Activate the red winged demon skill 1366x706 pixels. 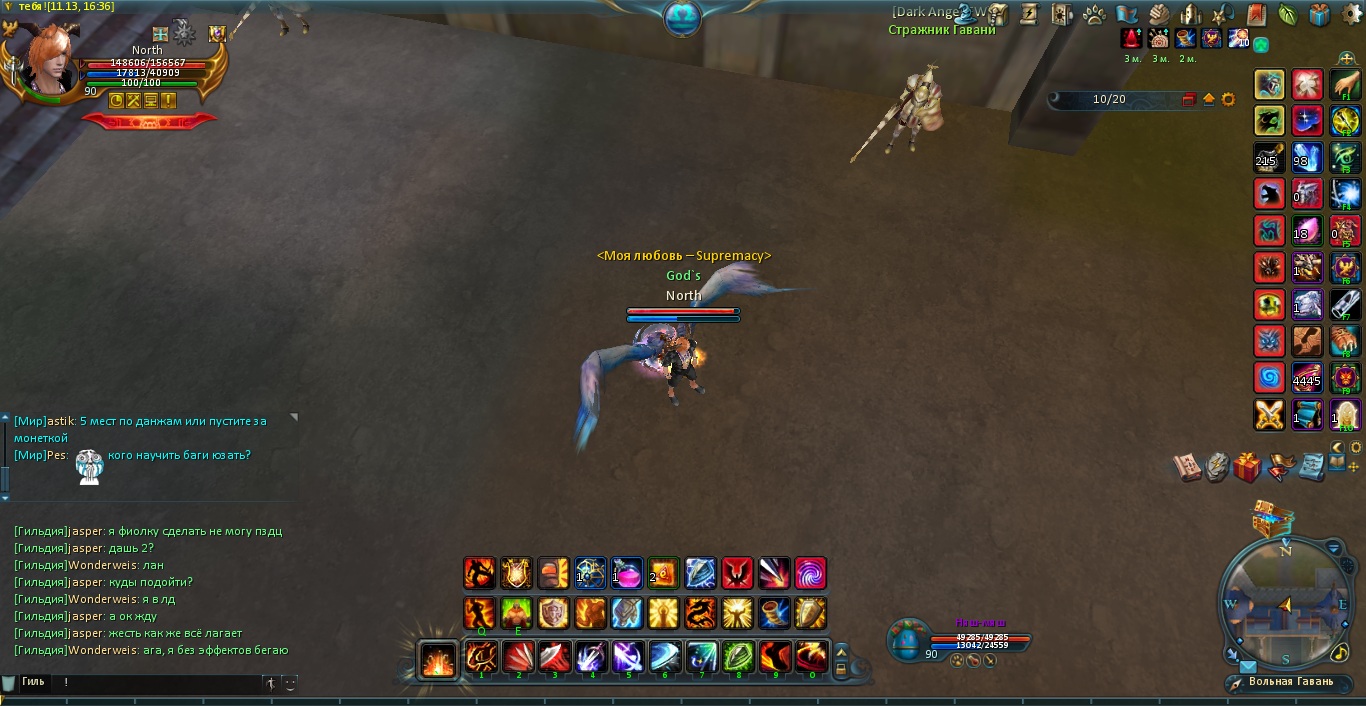tap(737, 573)
